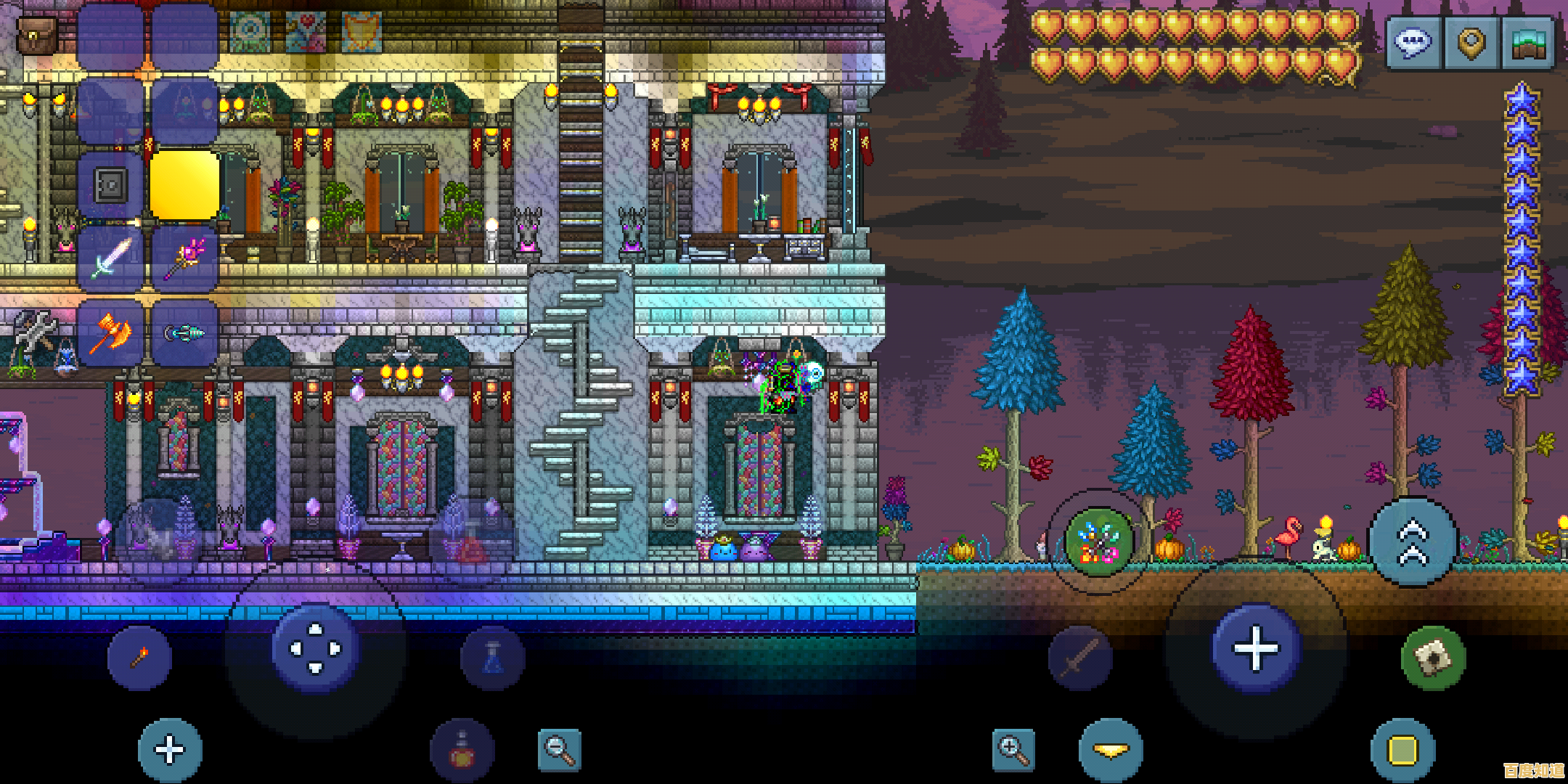Drink the blue mana potion
Viewport: 1568px width, 784px height.
coord(492,658)
